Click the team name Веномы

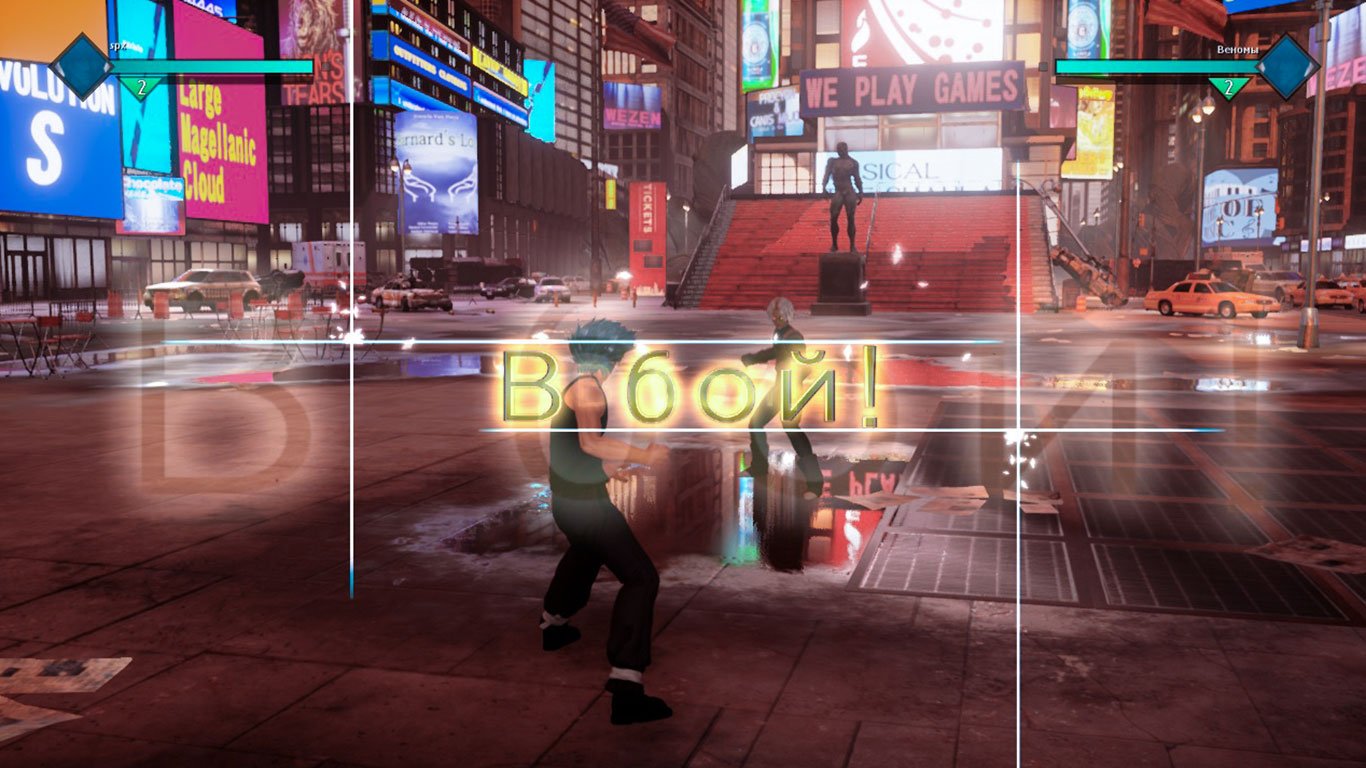point(1238,48)
